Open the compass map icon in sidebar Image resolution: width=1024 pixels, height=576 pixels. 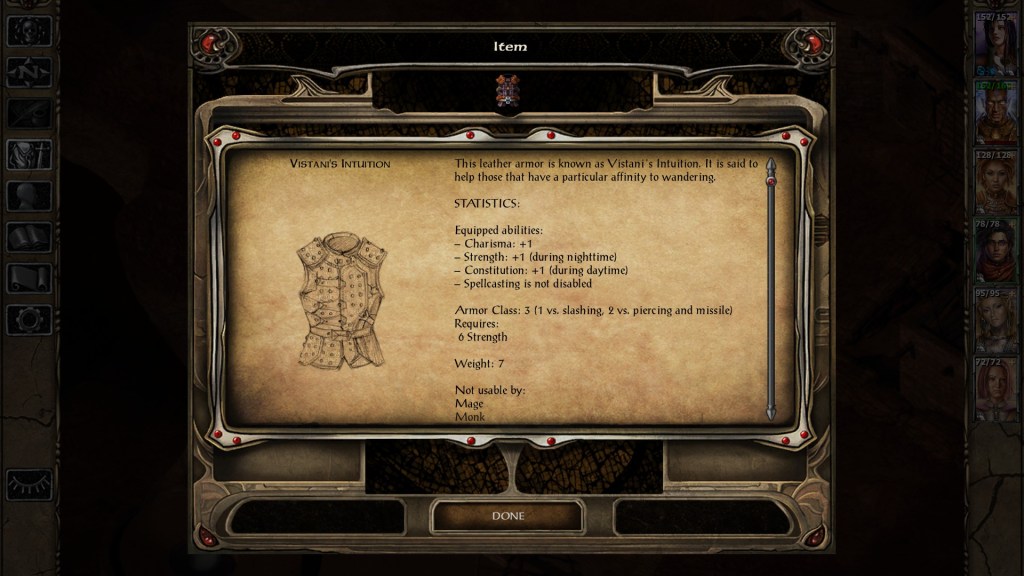tap(28, 72)
